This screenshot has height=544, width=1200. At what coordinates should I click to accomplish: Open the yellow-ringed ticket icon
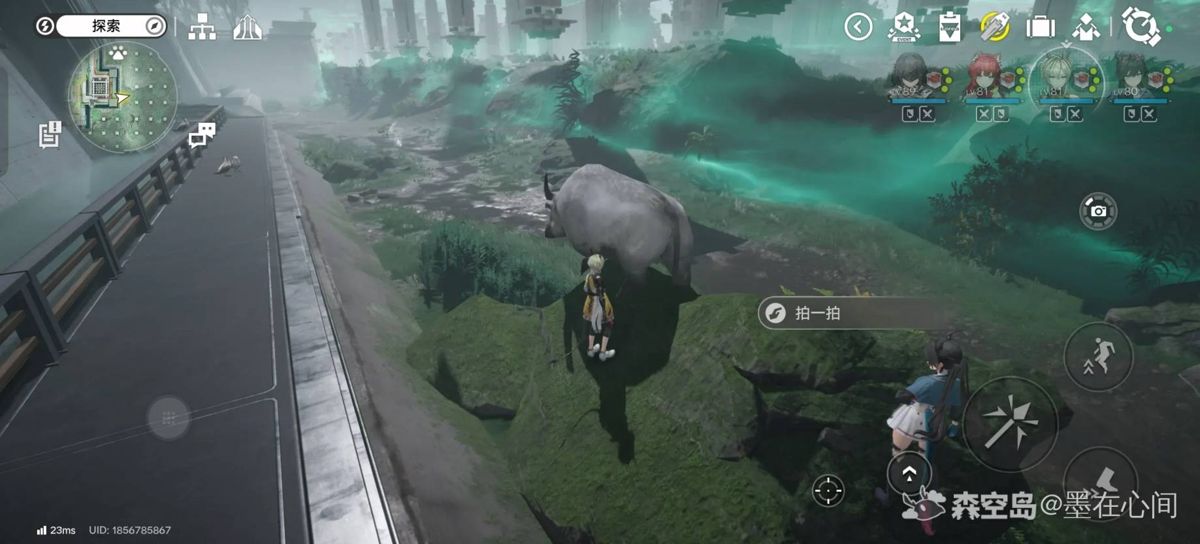click(x=994, y=26)
